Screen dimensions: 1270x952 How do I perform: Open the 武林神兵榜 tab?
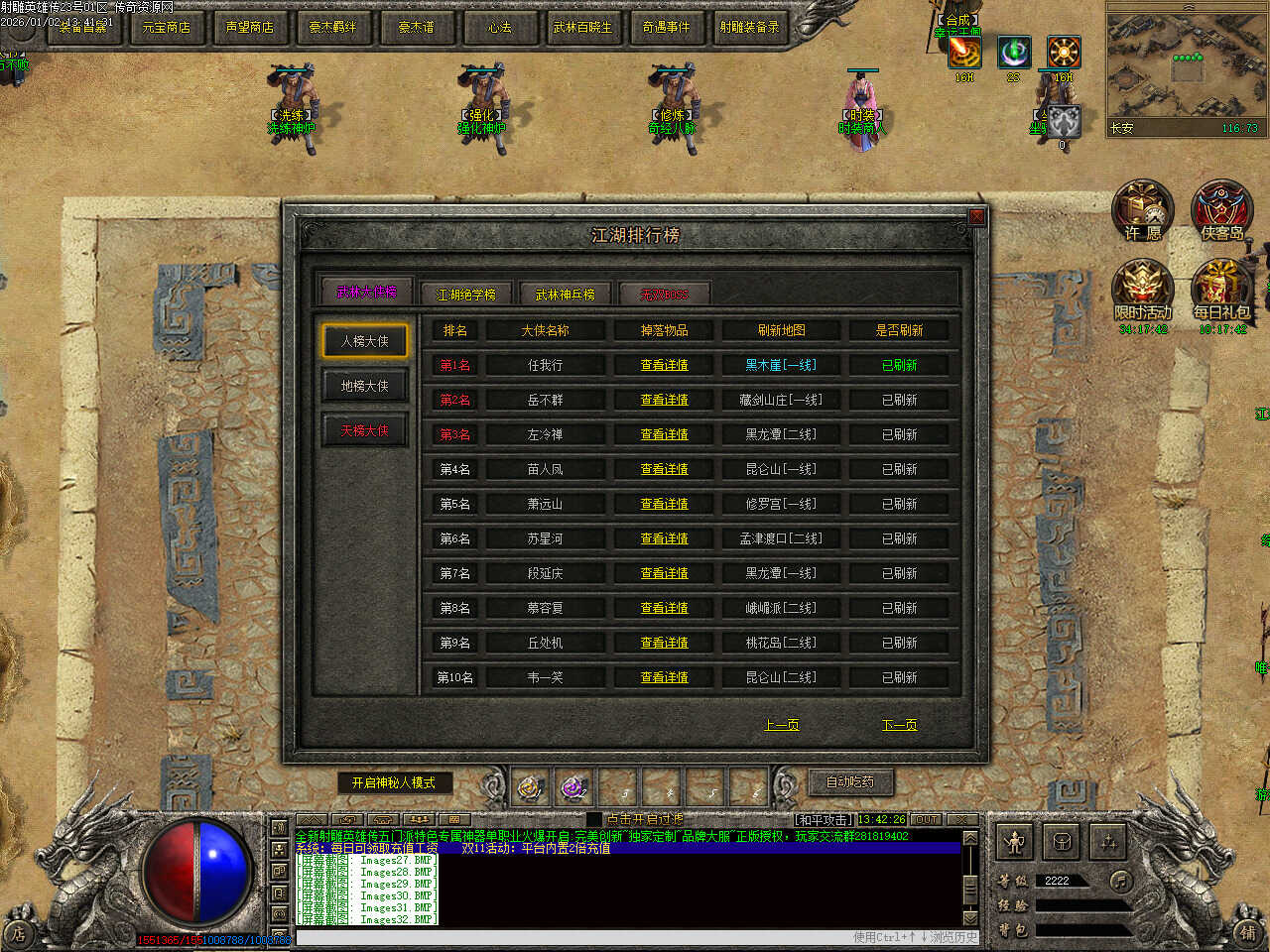(565, 295)
